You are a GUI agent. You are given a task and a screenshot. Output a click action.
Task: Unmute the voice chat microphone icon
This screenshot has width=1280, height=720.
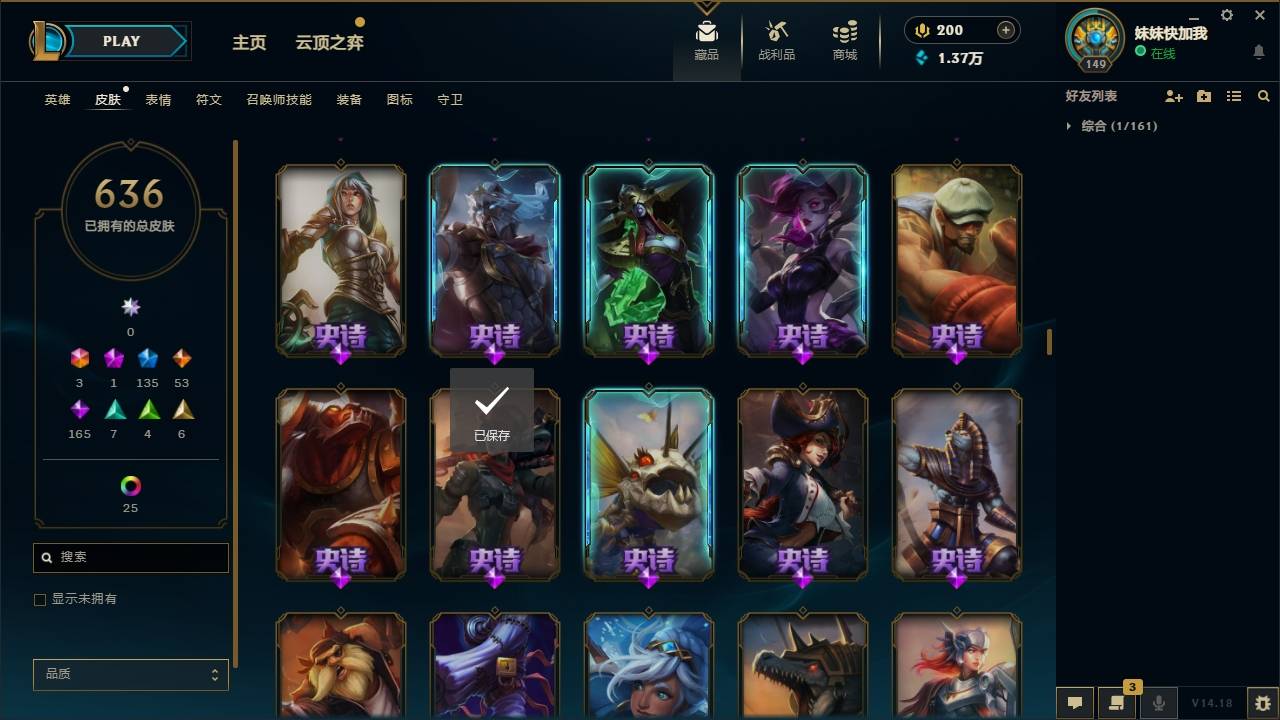click(1158, 703)
